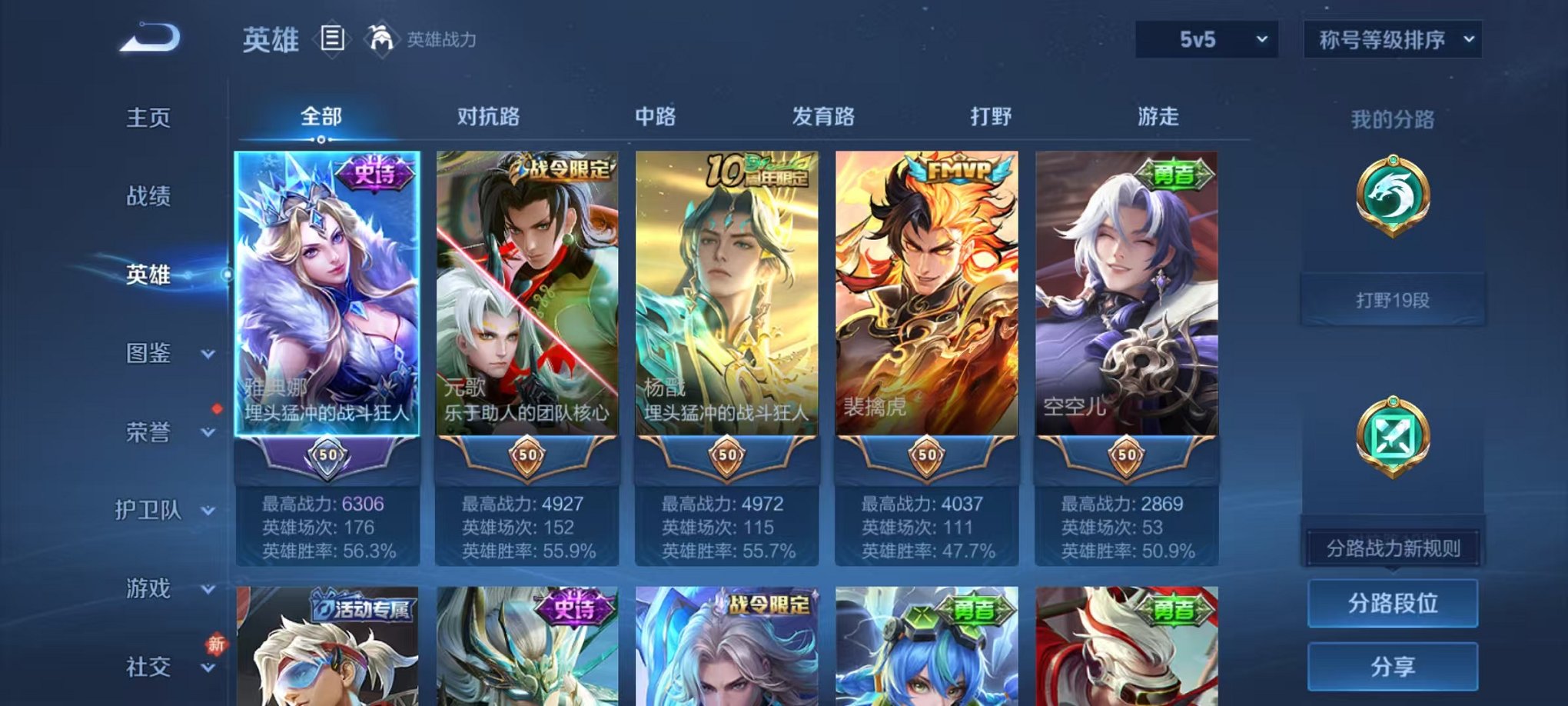Open the 战绩 page from the sidebar
The width and height of the screenshot is (1568, 706).
(148, 197)
